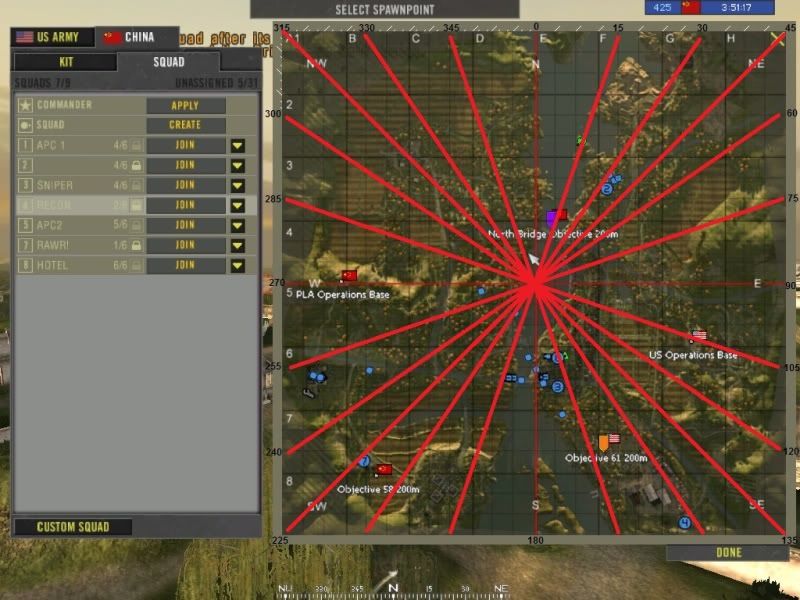Create a new squad

point(185,125)
